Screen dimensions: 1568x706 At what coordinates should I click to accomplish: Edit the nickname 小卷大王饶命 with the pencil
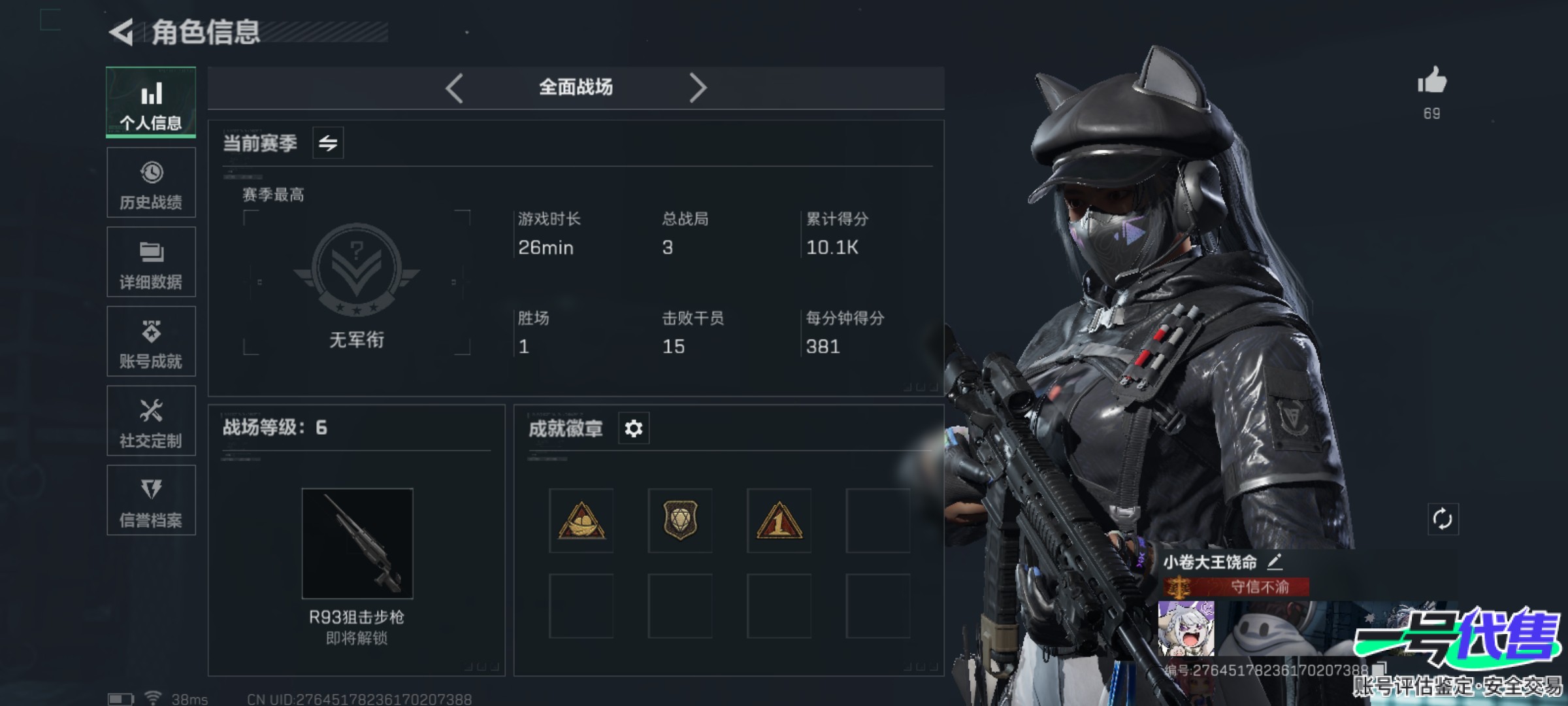pos(1275,562)
